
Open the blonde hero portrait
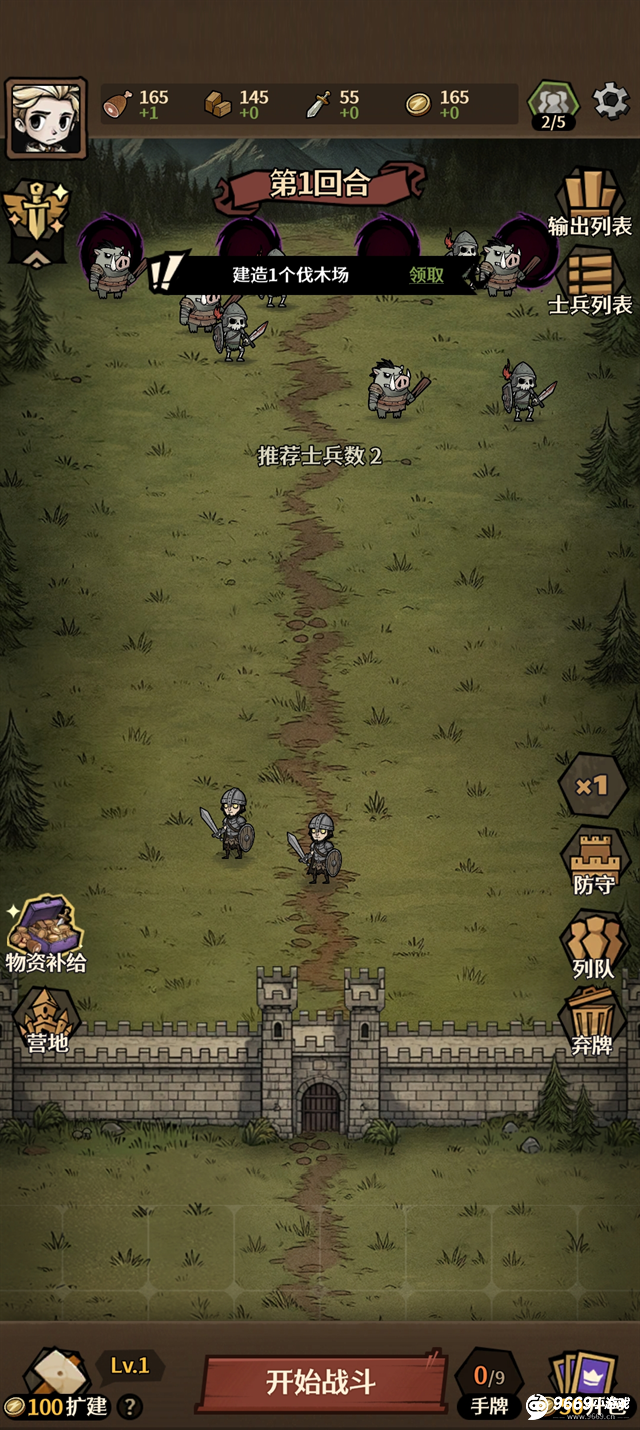46,118
